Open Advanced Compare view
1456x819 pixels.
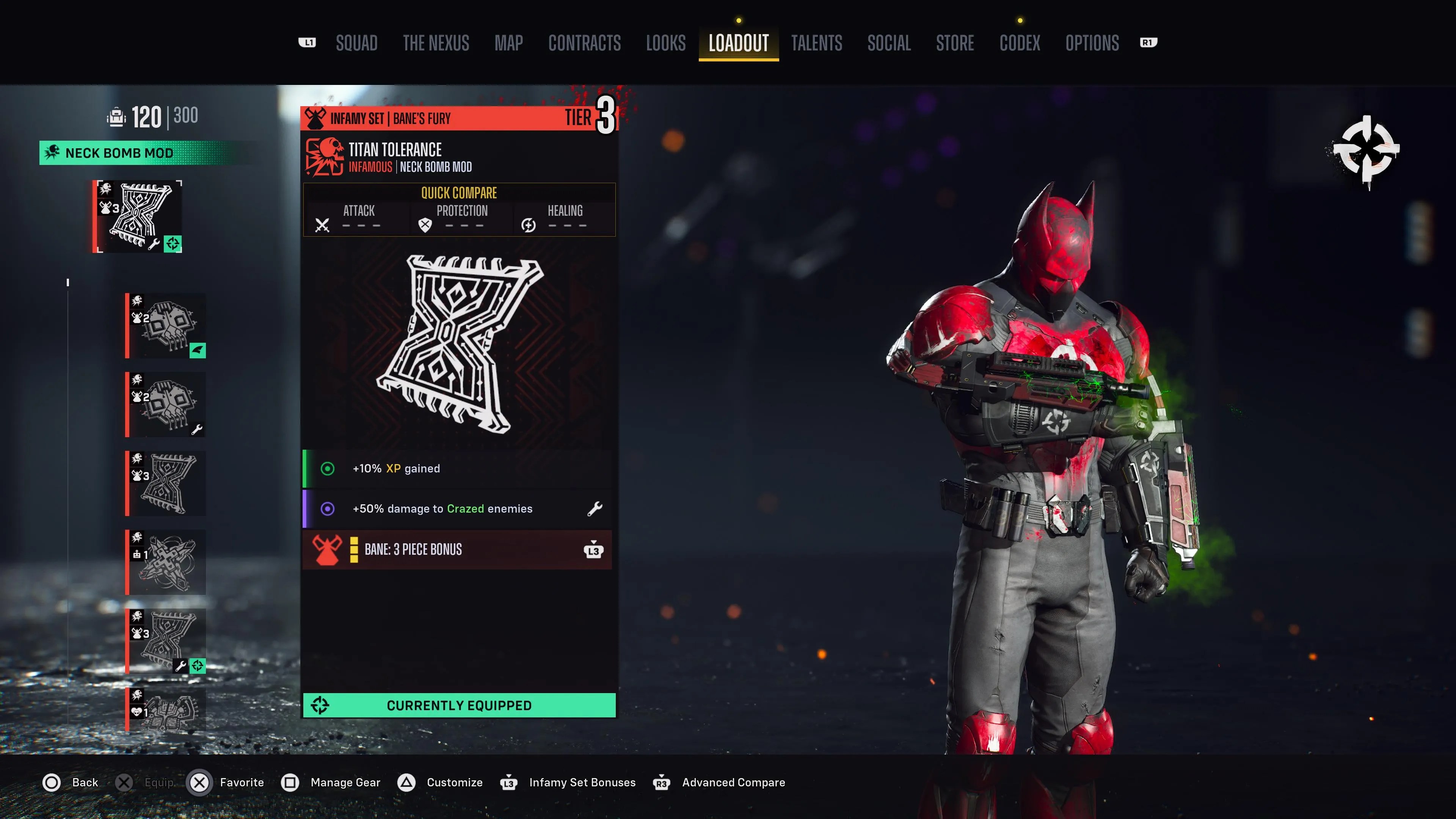[733, 782]
